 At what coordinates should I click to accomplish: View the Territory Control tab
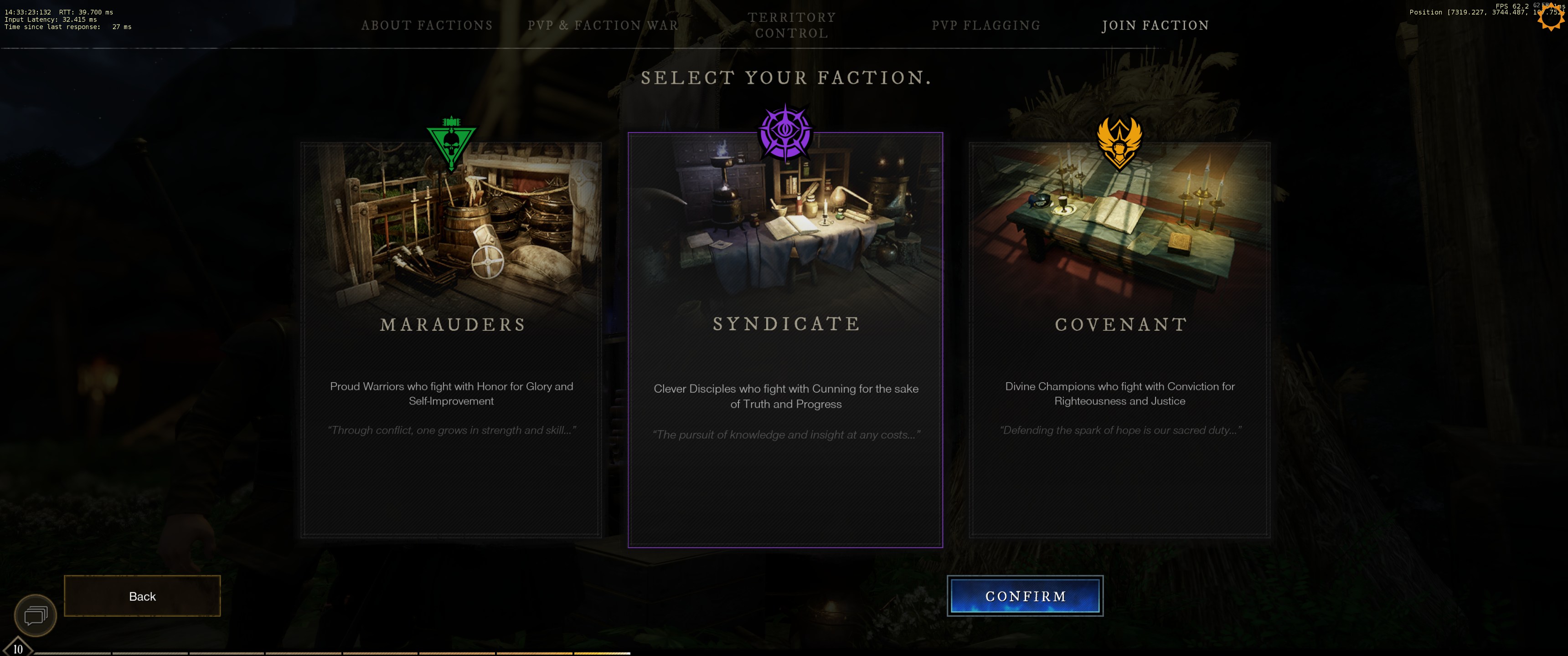(x=791, y=26)
